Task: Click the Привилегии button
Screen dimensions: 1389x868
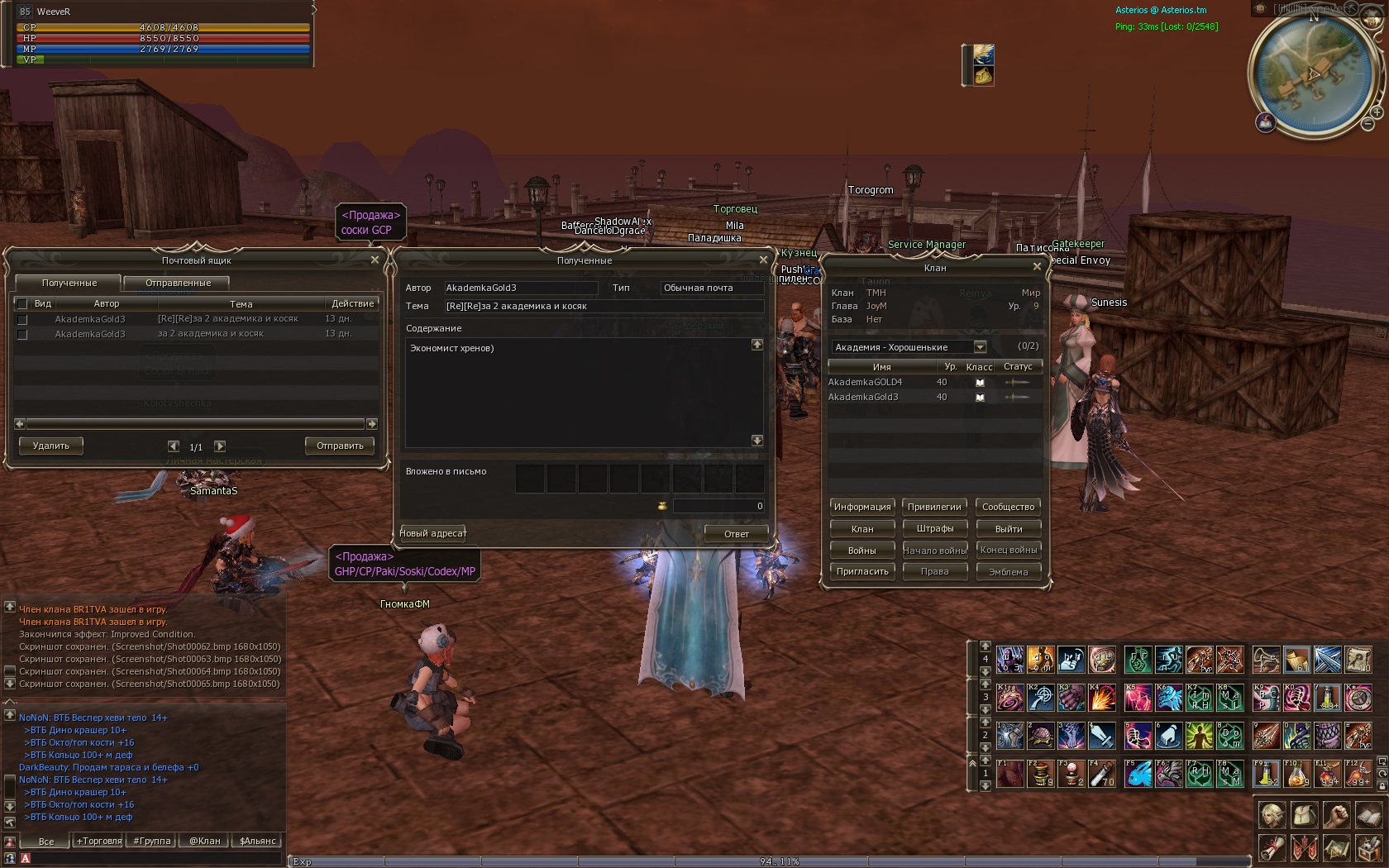Action: [934, 507]
